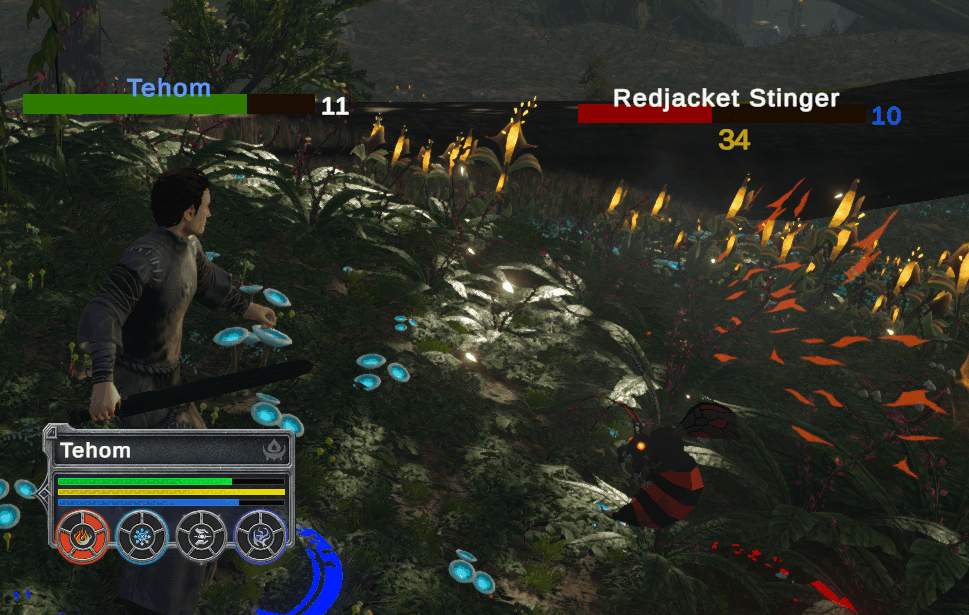Select the frost snowflake ability

142,536
